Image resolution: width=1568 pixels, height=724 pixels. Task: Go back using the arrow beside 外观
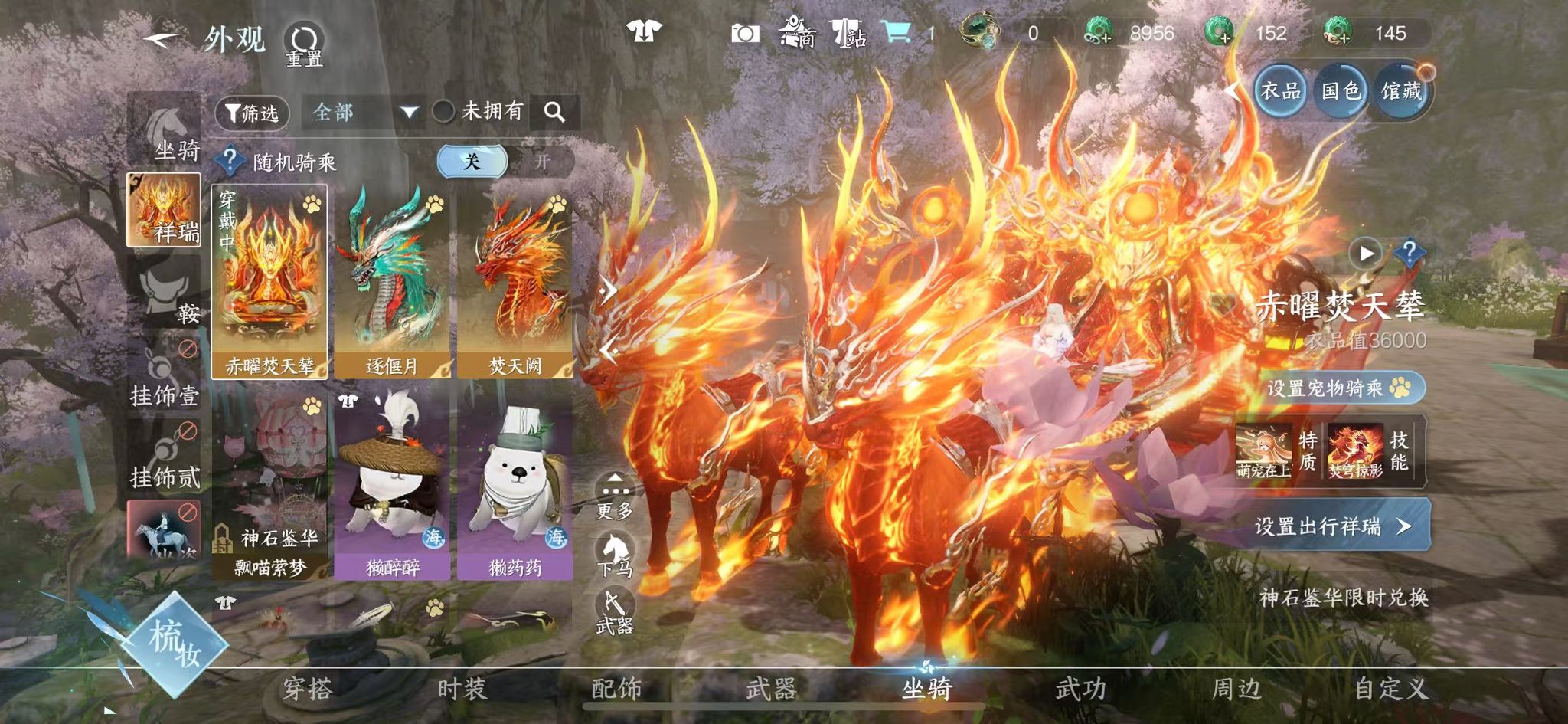pyautogui.click(x=162, y=38)
